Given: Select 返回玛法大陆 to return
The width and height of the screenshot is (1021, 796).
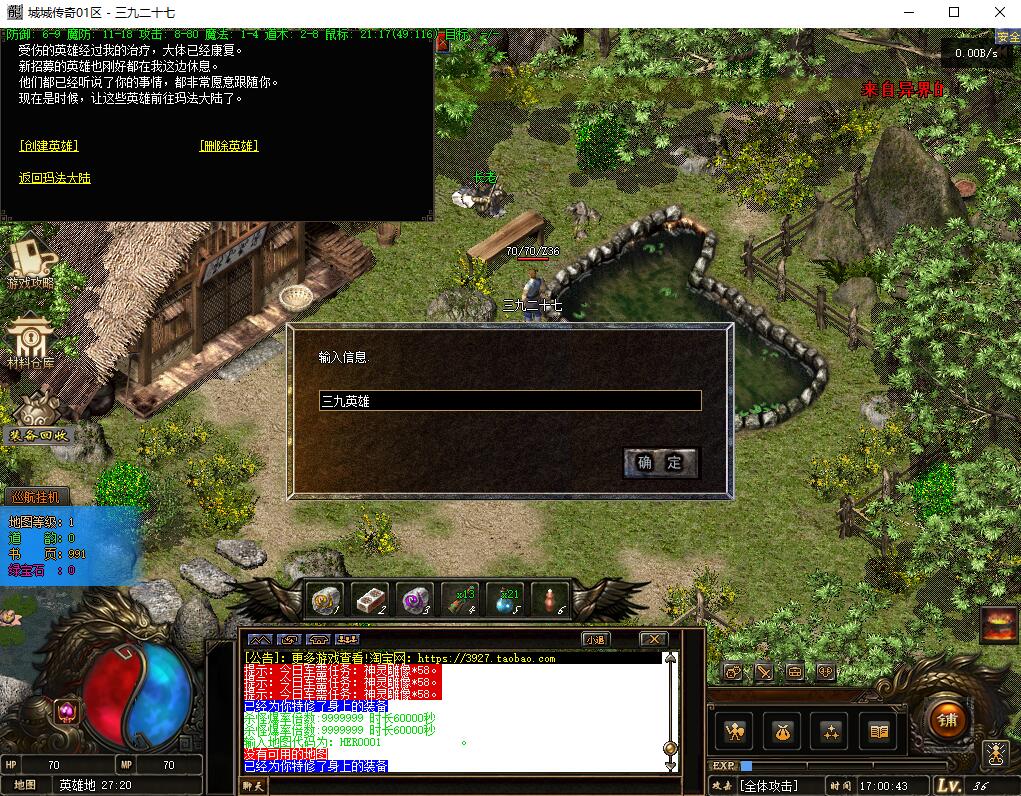Looking at the screenshot, I should tap(55, 178).
